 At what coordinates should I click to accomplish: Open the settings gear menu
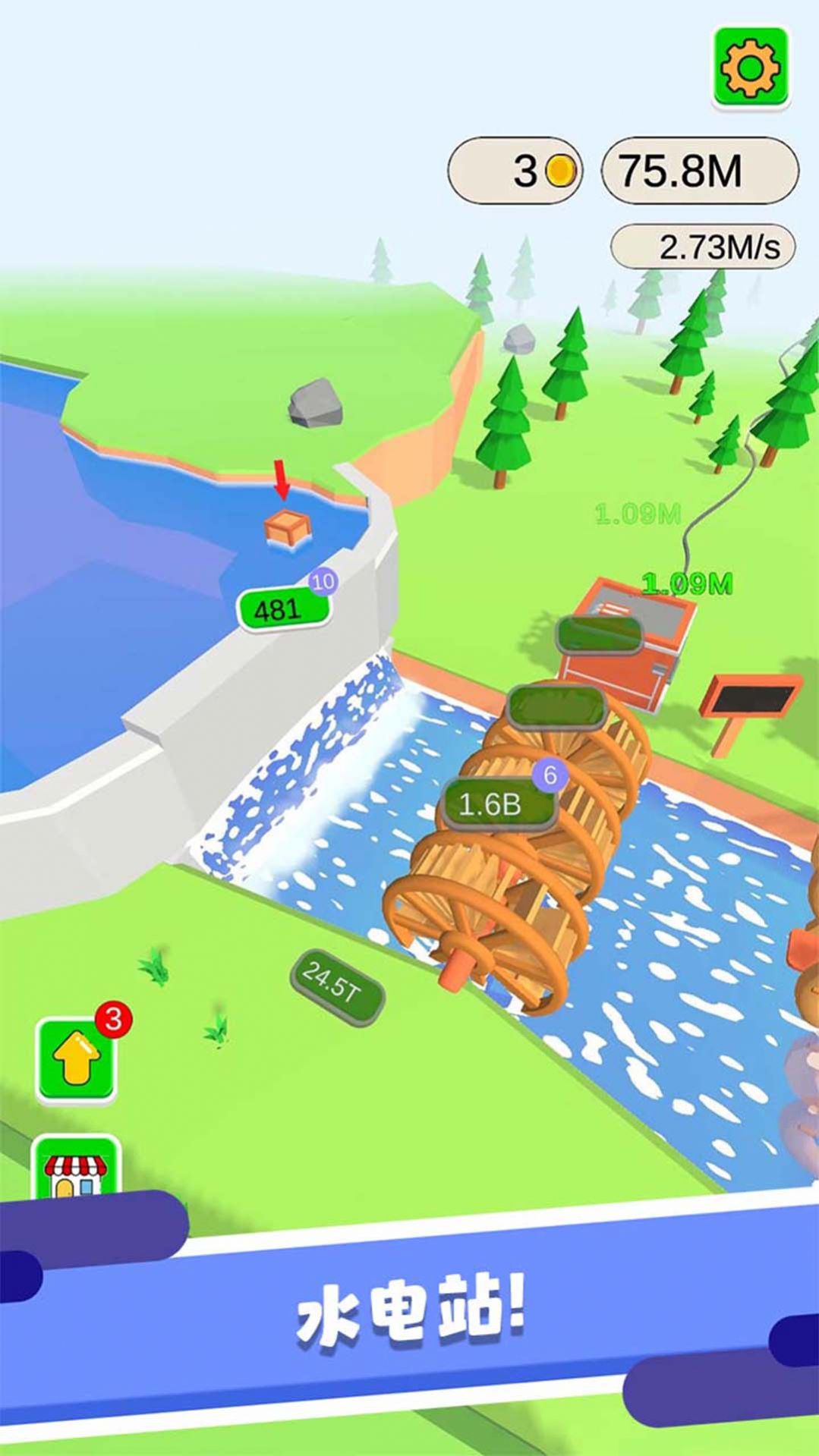(750, 68)
